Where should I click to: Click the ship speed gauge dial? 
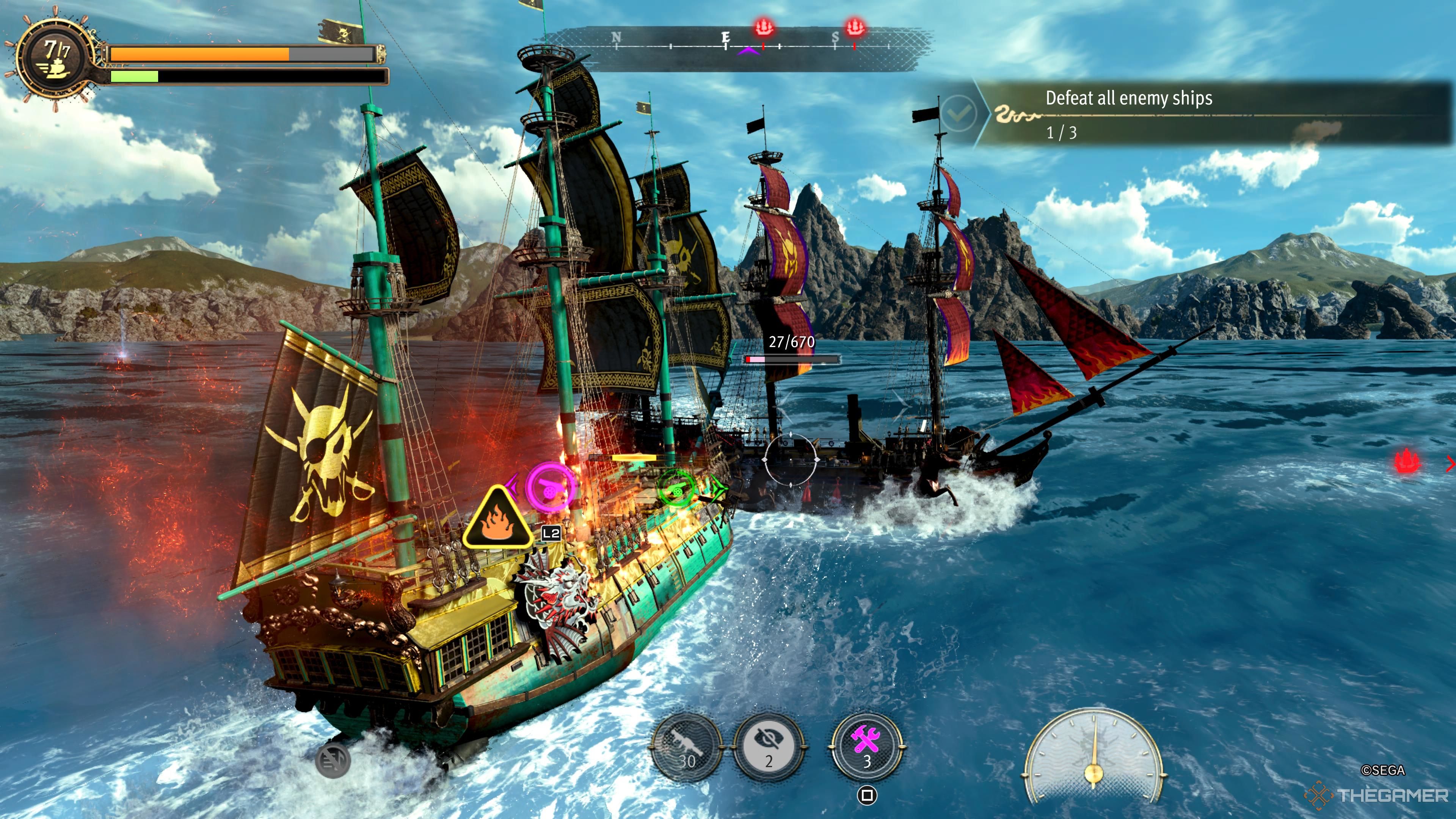click(1093, 758)
